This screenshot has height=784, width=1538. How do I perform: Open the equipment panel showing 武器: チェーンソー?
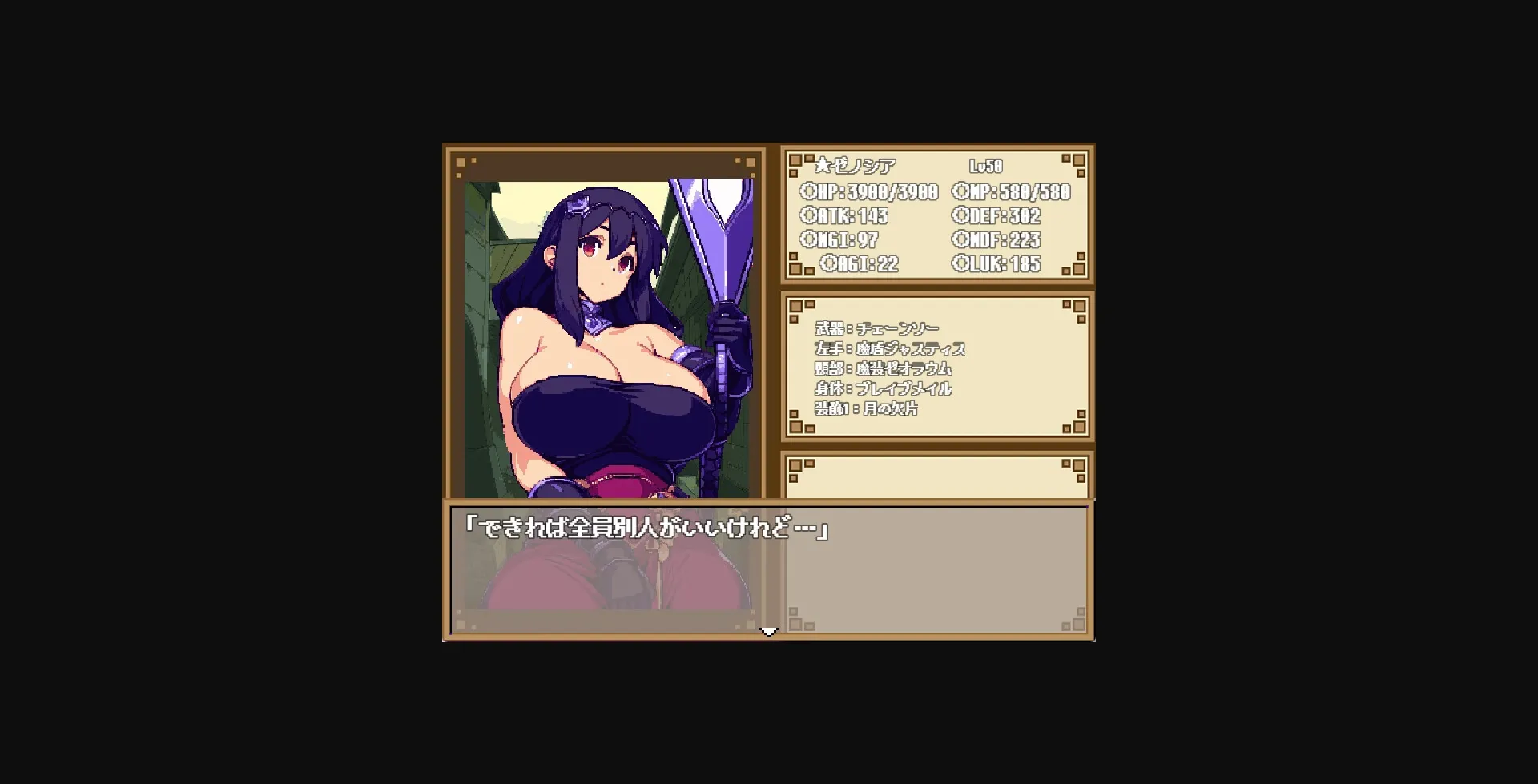876,328
